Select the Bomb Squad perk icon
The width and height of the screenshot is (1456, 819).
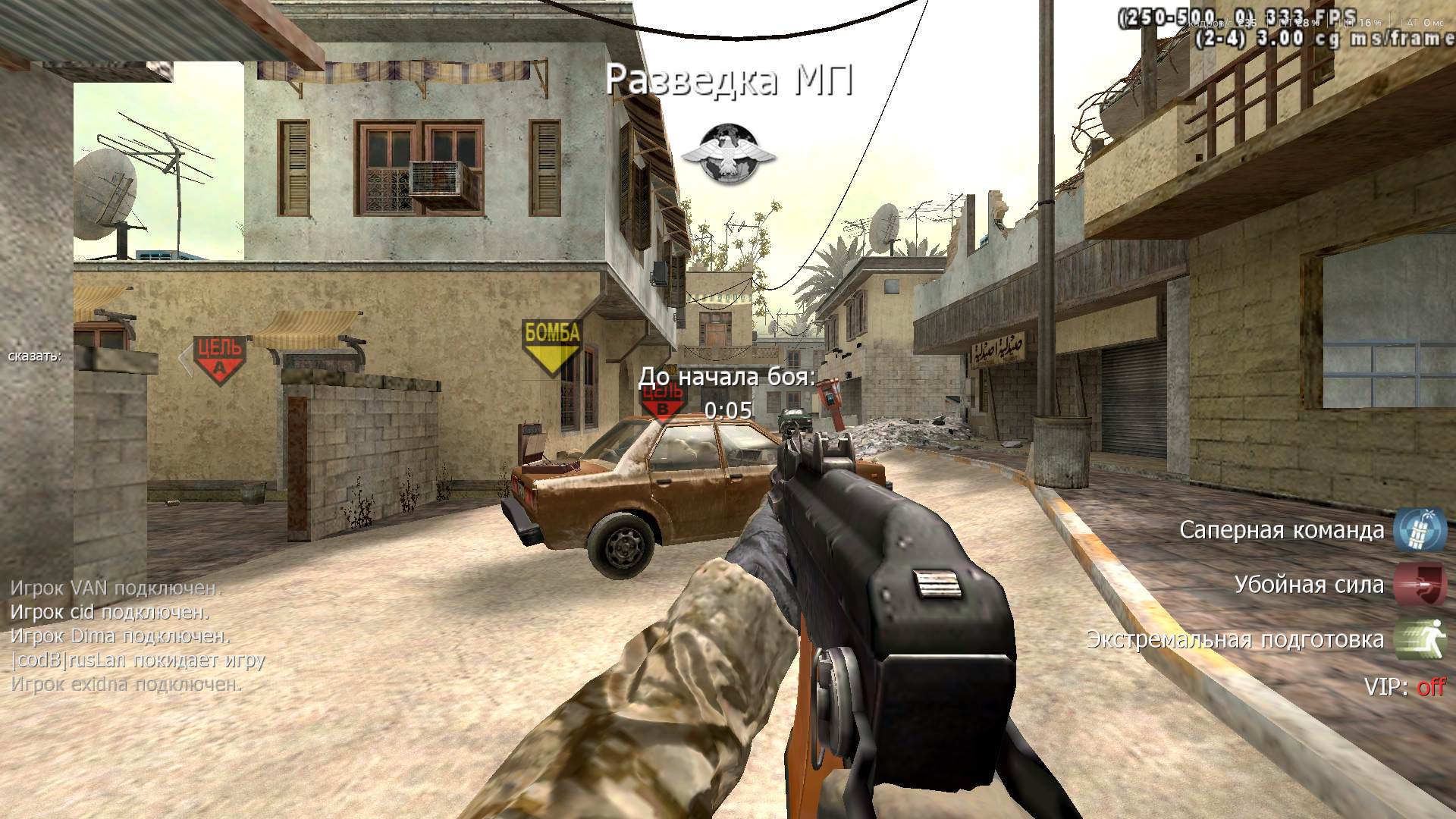(x=1420, y=529)
